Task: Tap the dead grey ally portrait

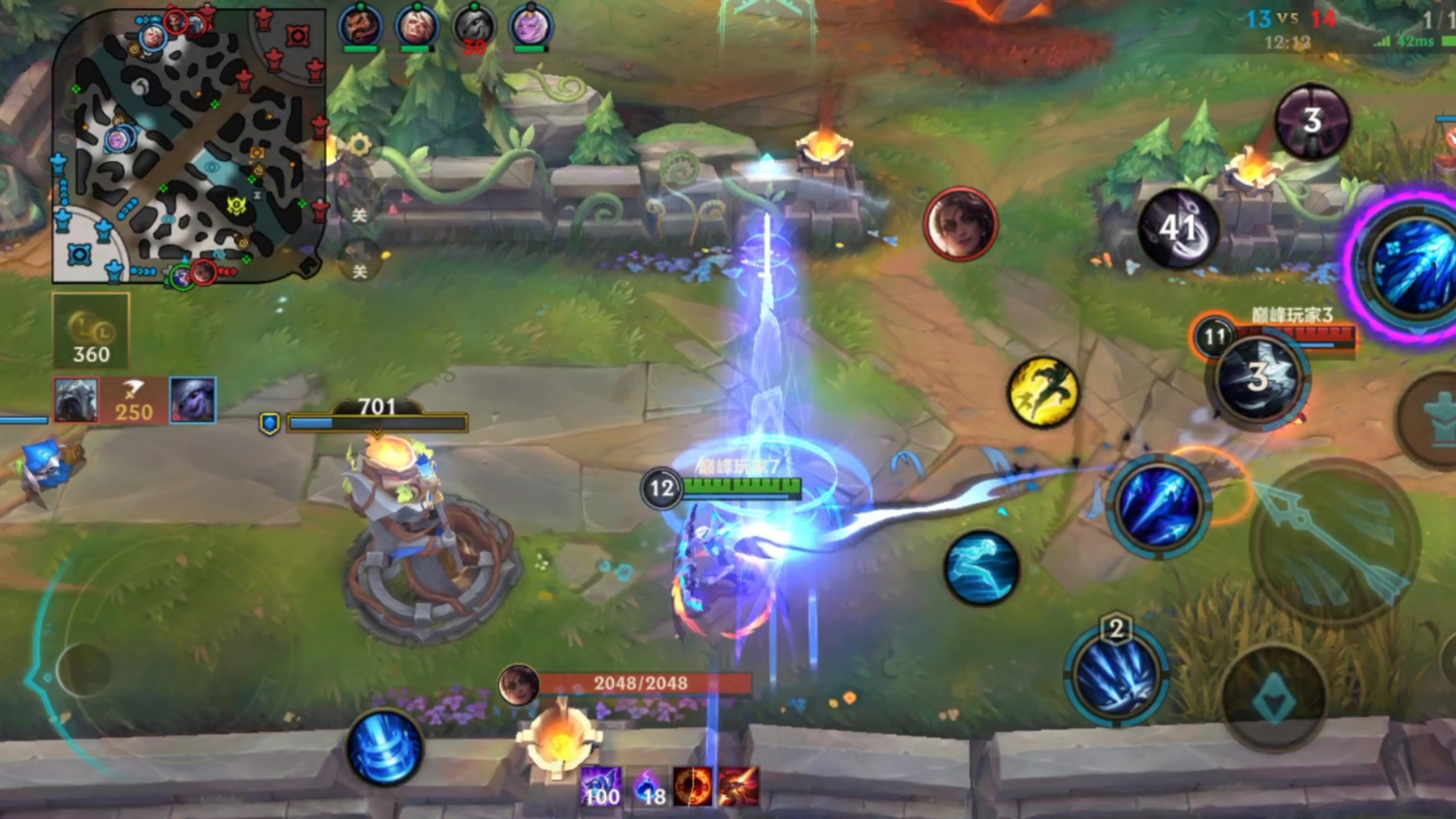Action: [x=474, y=27]
